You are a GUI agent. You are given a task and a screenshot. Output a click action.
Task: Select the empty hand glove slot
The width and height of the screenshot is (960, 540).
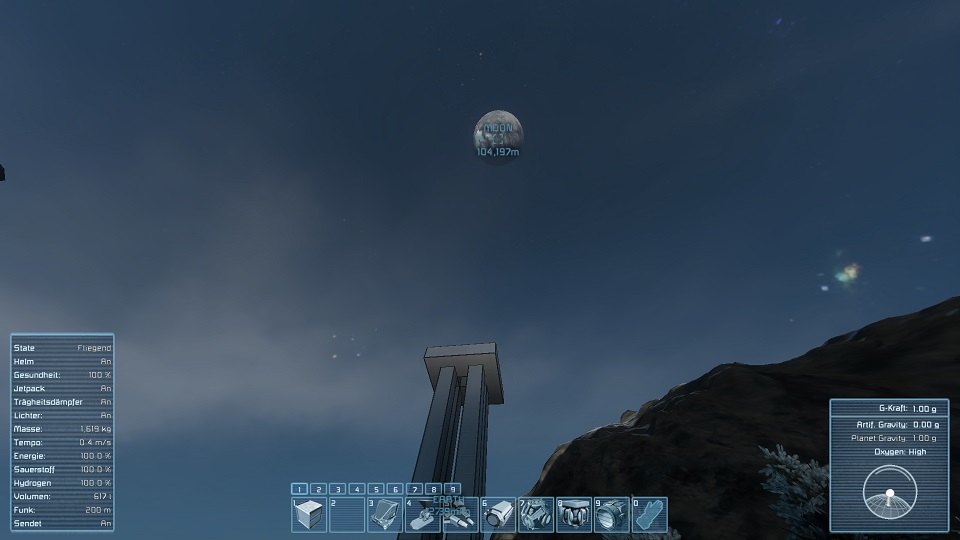651,515
